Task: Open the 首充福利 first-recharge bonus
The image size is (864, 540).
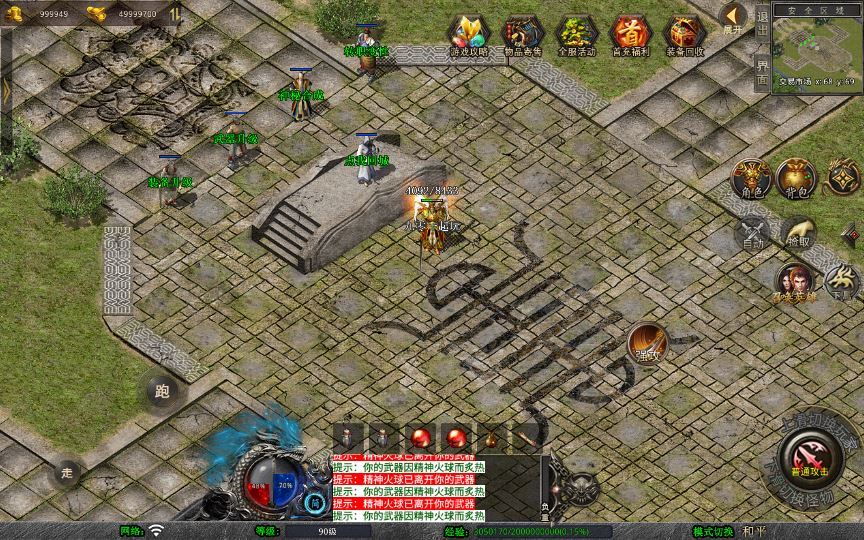Action: pyautogui.click(x=630, y=35)
